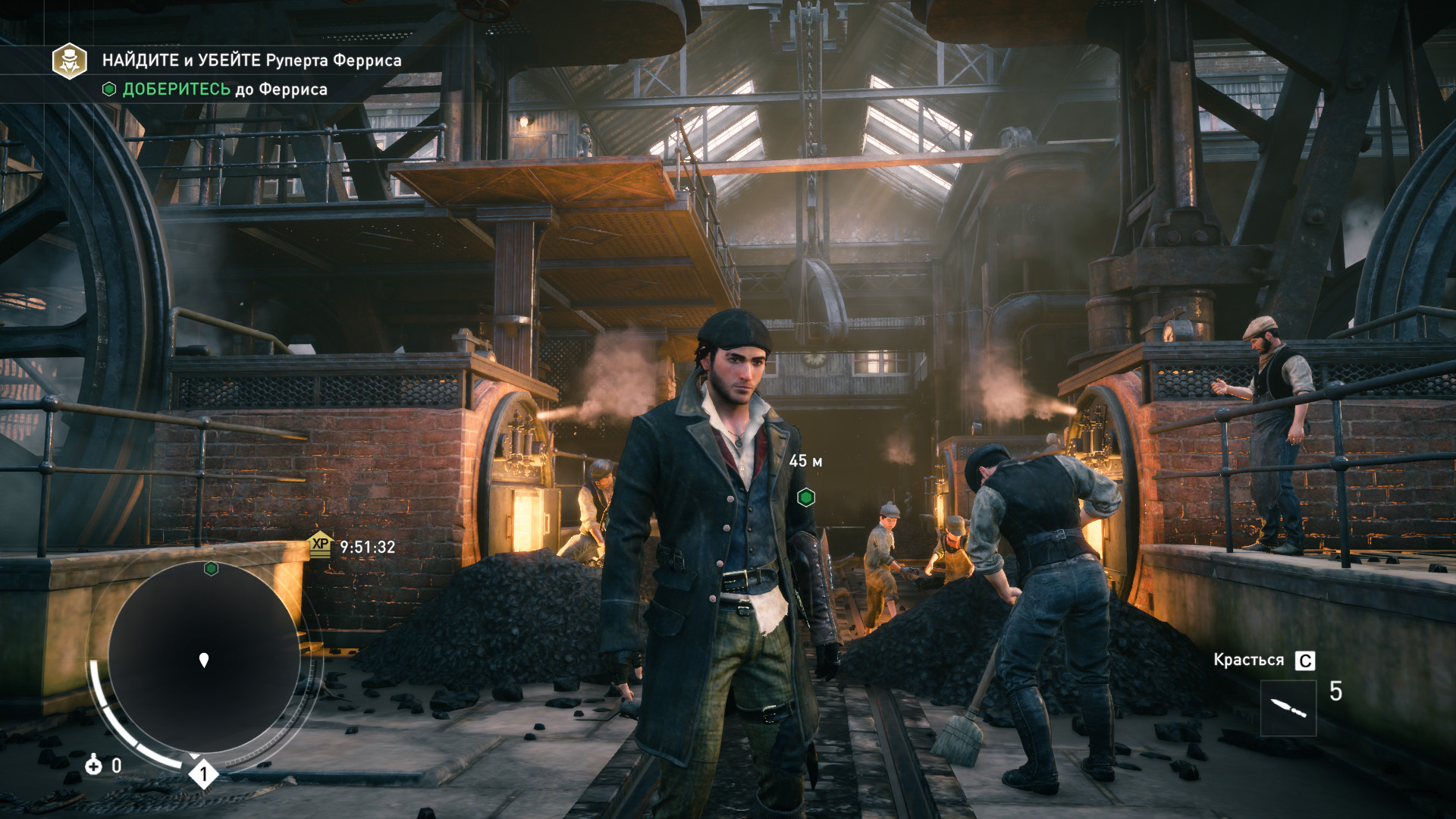Screen dimensions: 1456x819
Task: Click the medicine pouch icon
Action: pyautogui.click(x=93, y=765)
